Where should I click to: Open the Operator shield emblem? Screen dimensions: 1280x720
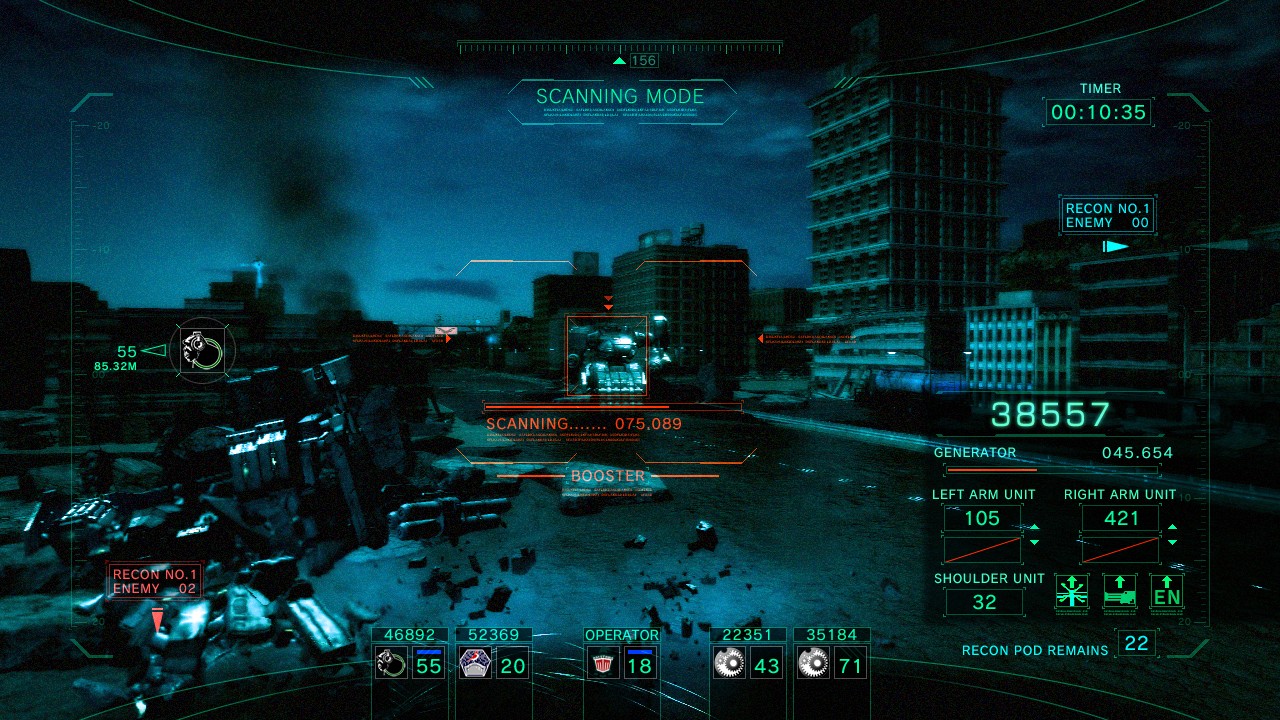pos(601,663)
